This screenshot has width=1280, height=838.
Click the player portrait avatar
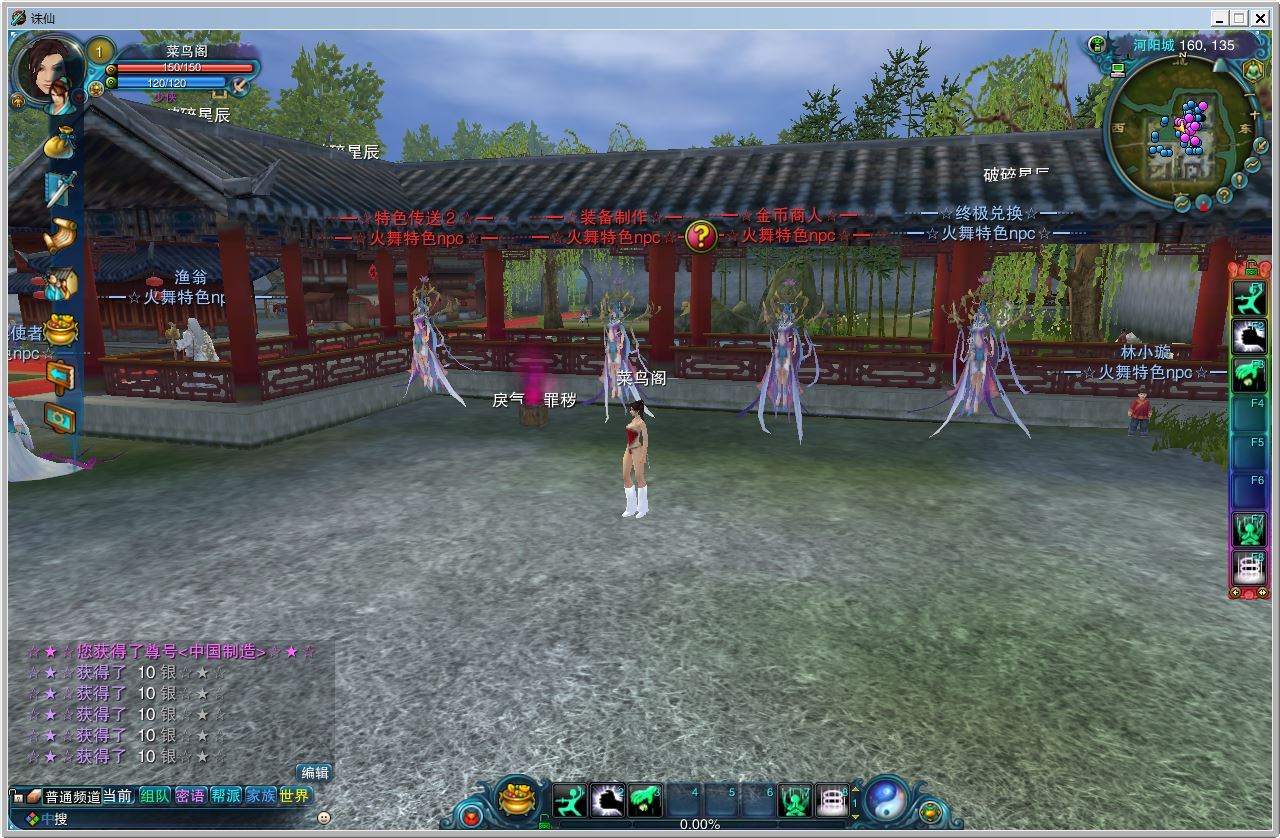pyautogui.click(x=46, y=70)
